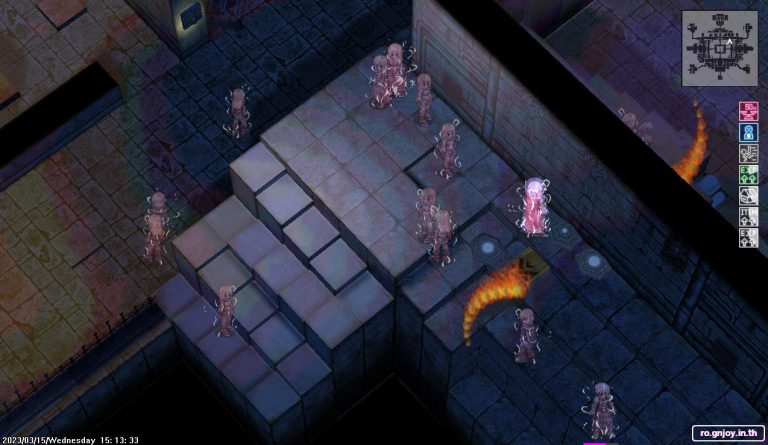Select the gray swirl buff icon
This screenshot has width=768, height=445.
[x=747, y=153]
